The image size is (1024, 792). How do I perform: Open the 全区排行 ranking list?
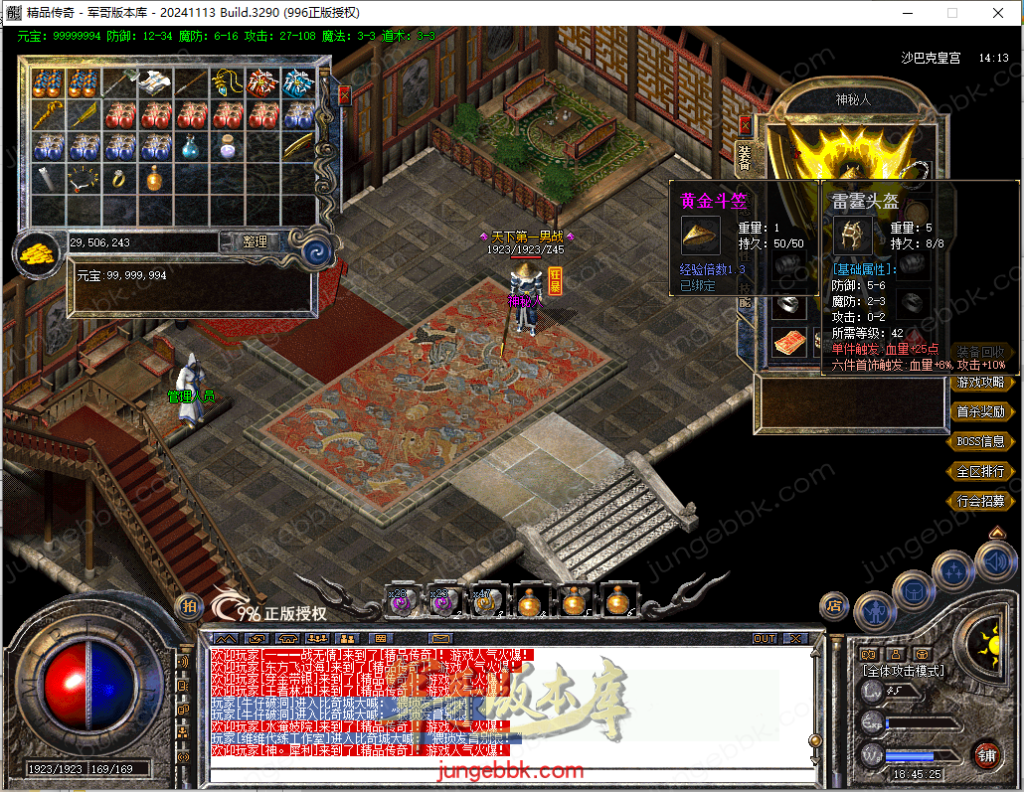[980, 471]
